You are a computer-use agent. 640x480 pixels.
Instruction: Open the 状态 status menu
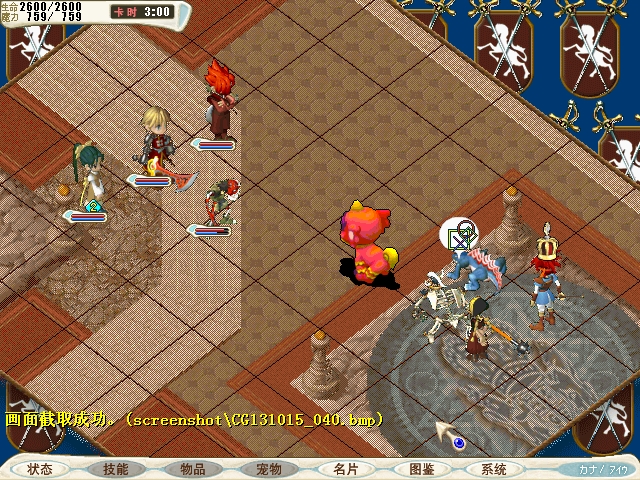tap(40, 469)
